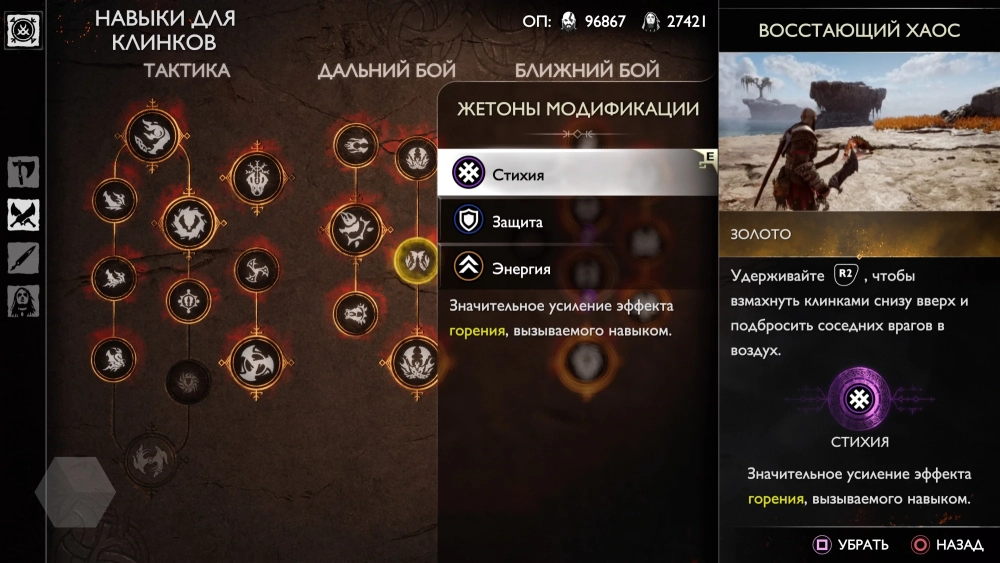
Task: Open the skills menu icon in top-left corner
Action: click(x=22, y=31)
